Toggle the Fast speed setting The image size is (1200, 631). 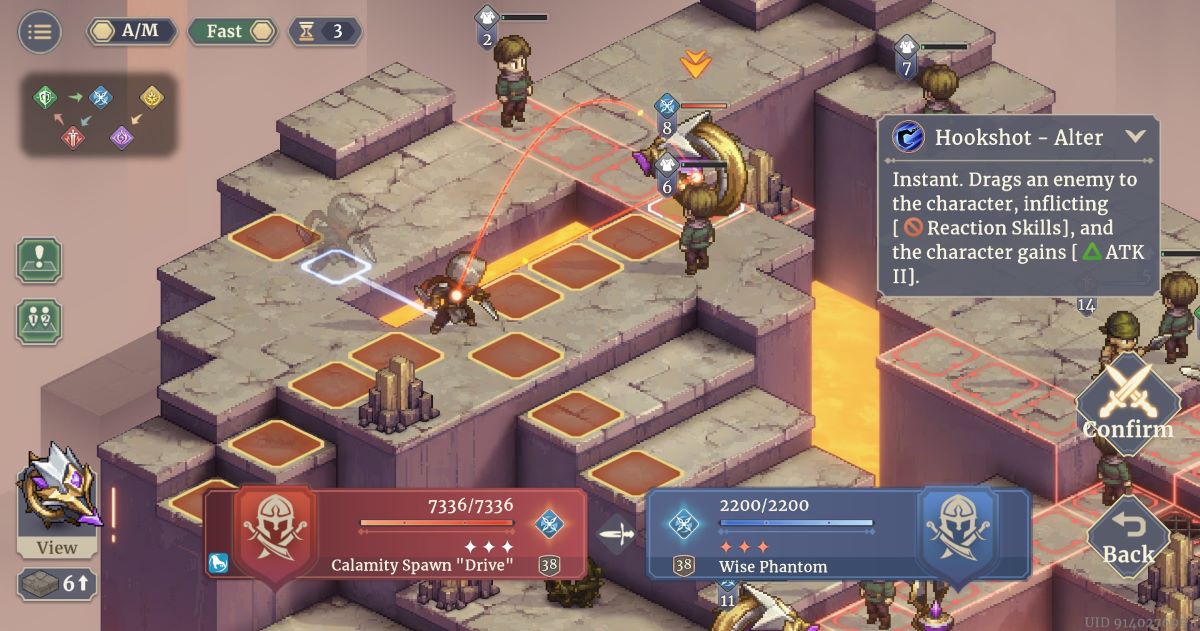click(x=231, y=31)
